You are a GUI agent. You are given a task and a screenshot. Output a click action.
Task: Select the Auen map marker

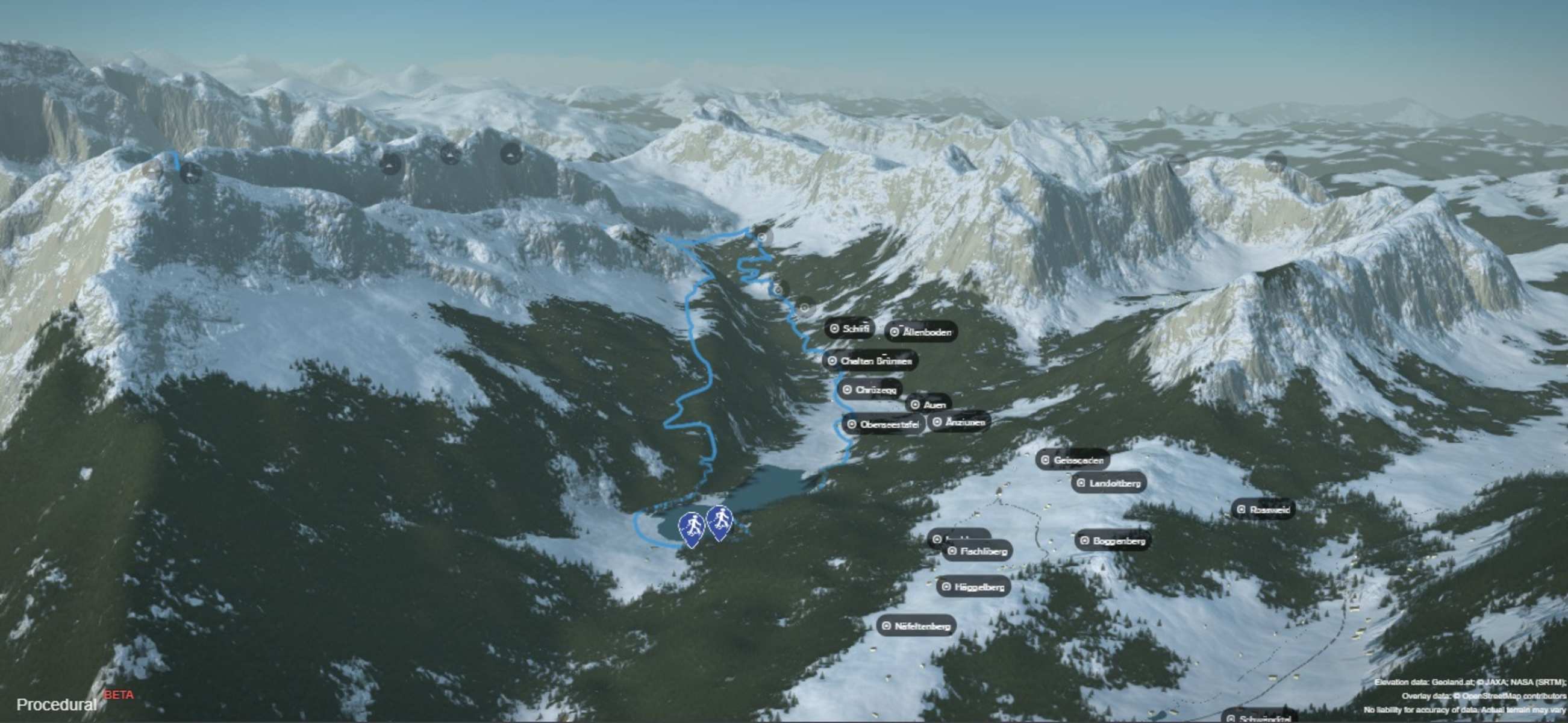tap(928, 405)
